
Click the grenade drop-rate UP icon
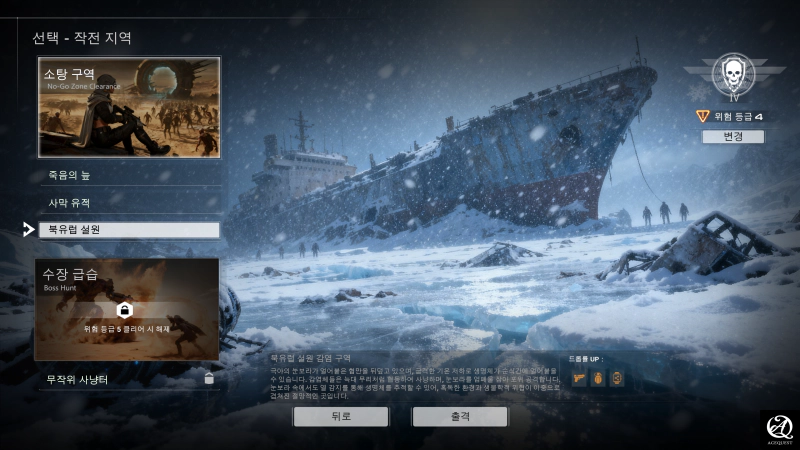coord(598,378)
